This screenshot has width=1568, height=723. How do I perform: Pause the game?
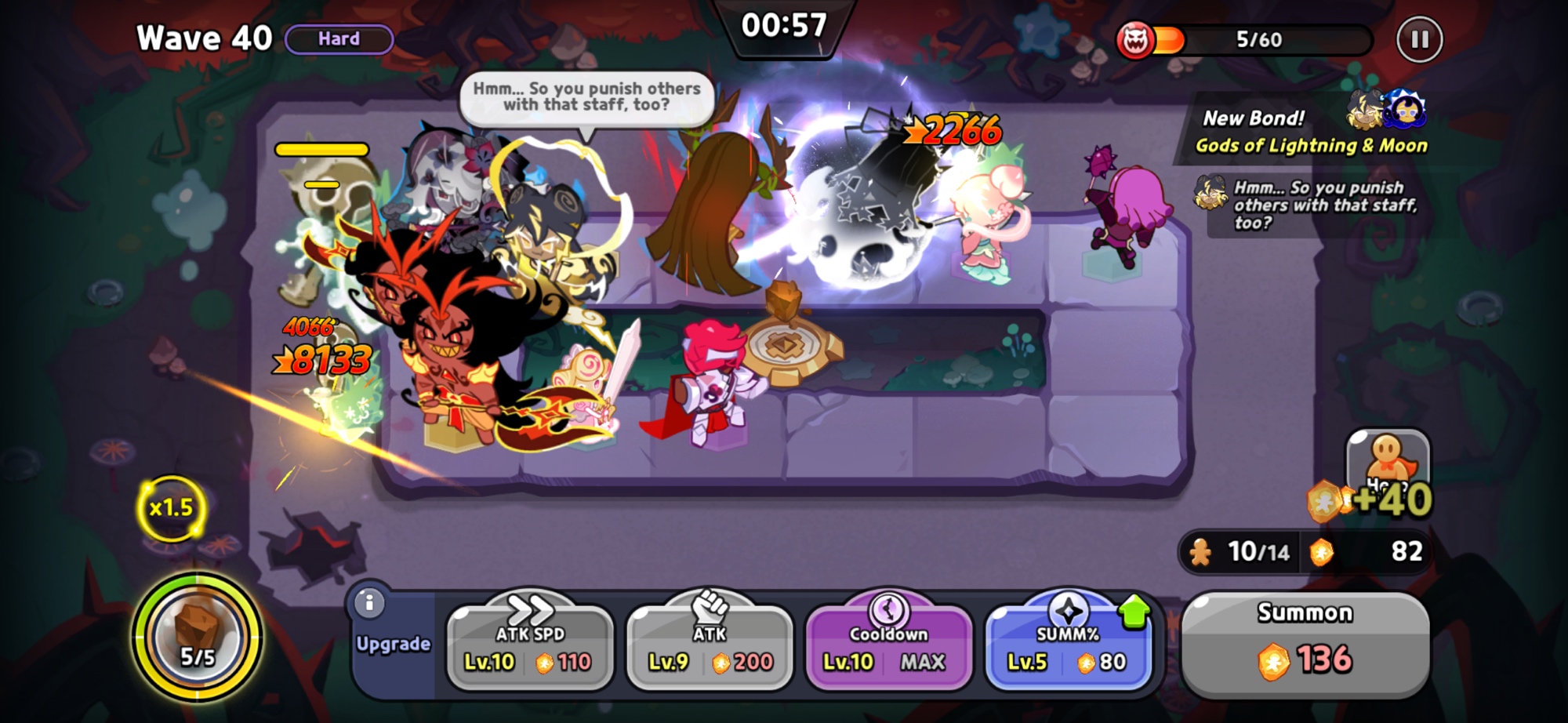tap(1419, 39)
